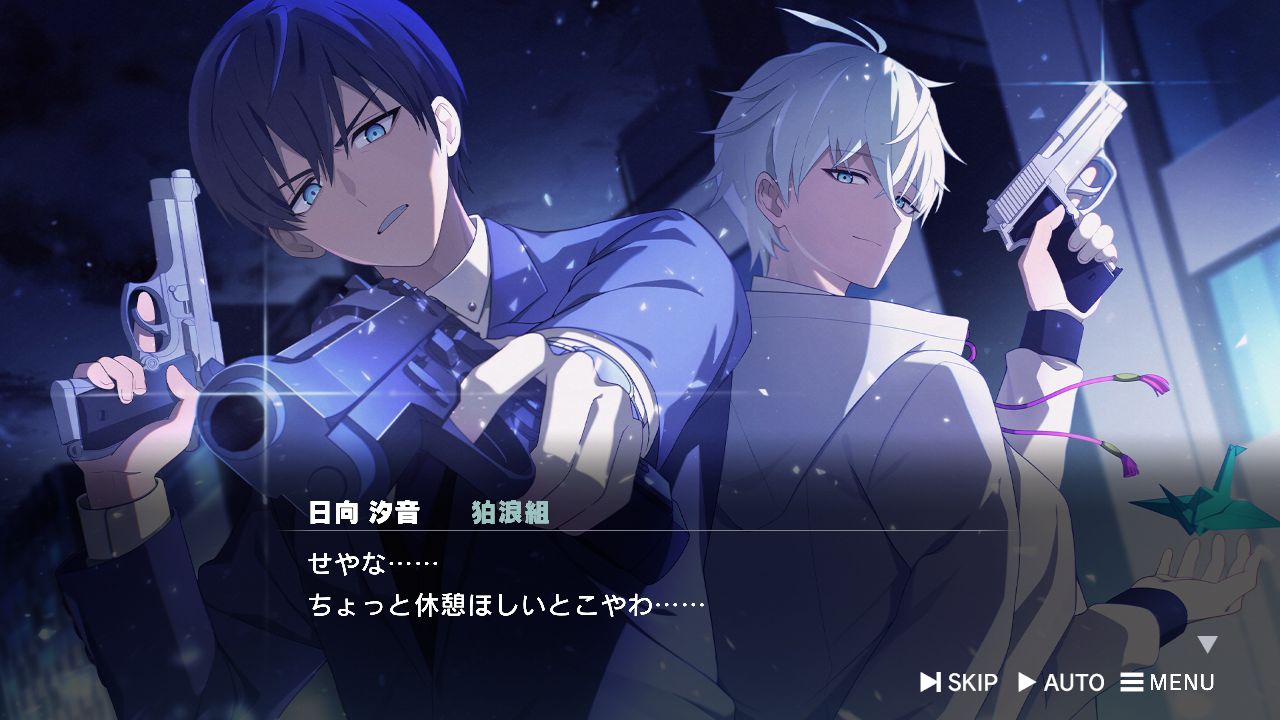
Task: Skip the dialogue with SKIP
Action: pyautogui.click(x=959, y=682)
